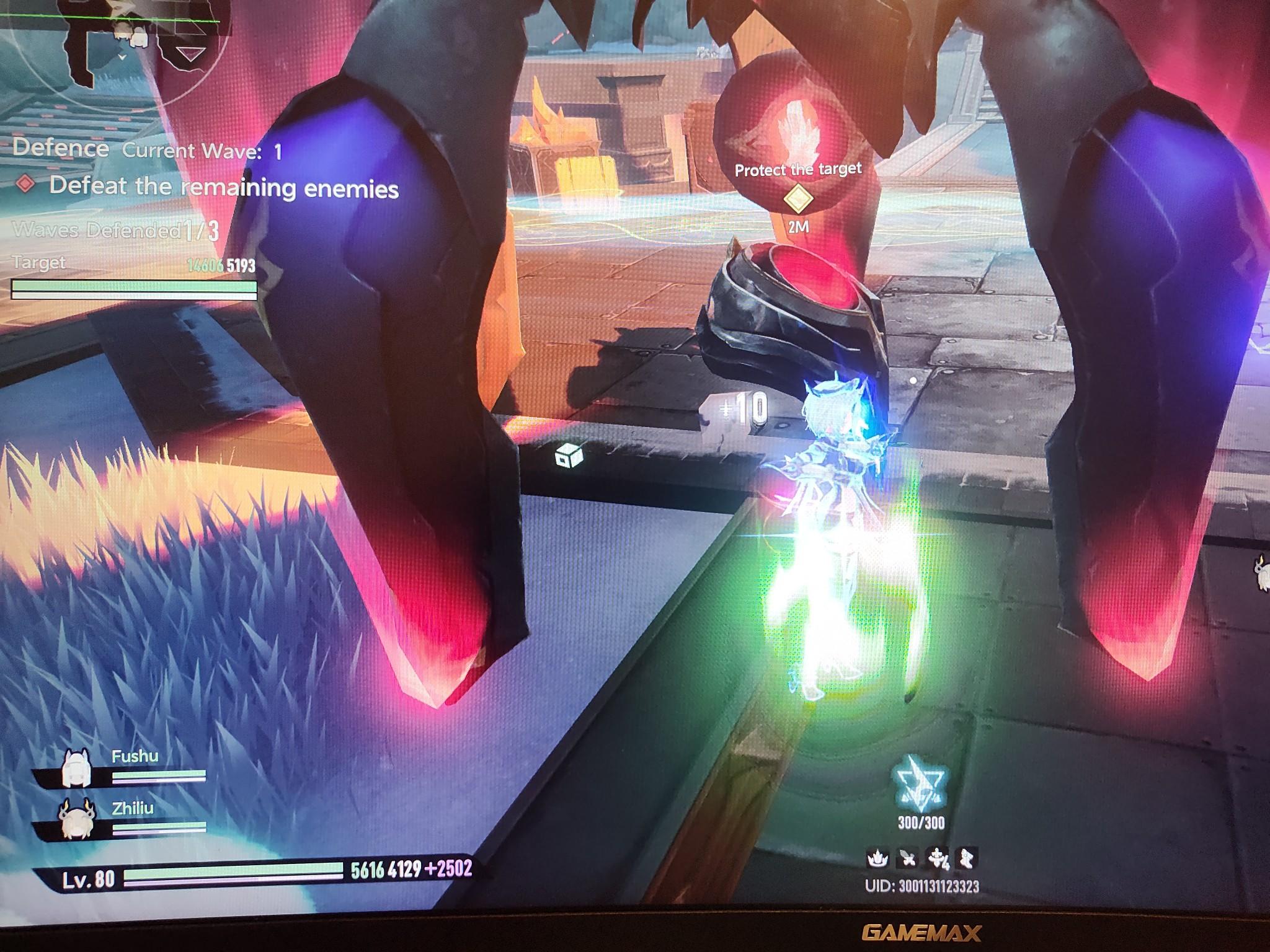Inspect the buff icon with 4 stacks

(937, 859)
